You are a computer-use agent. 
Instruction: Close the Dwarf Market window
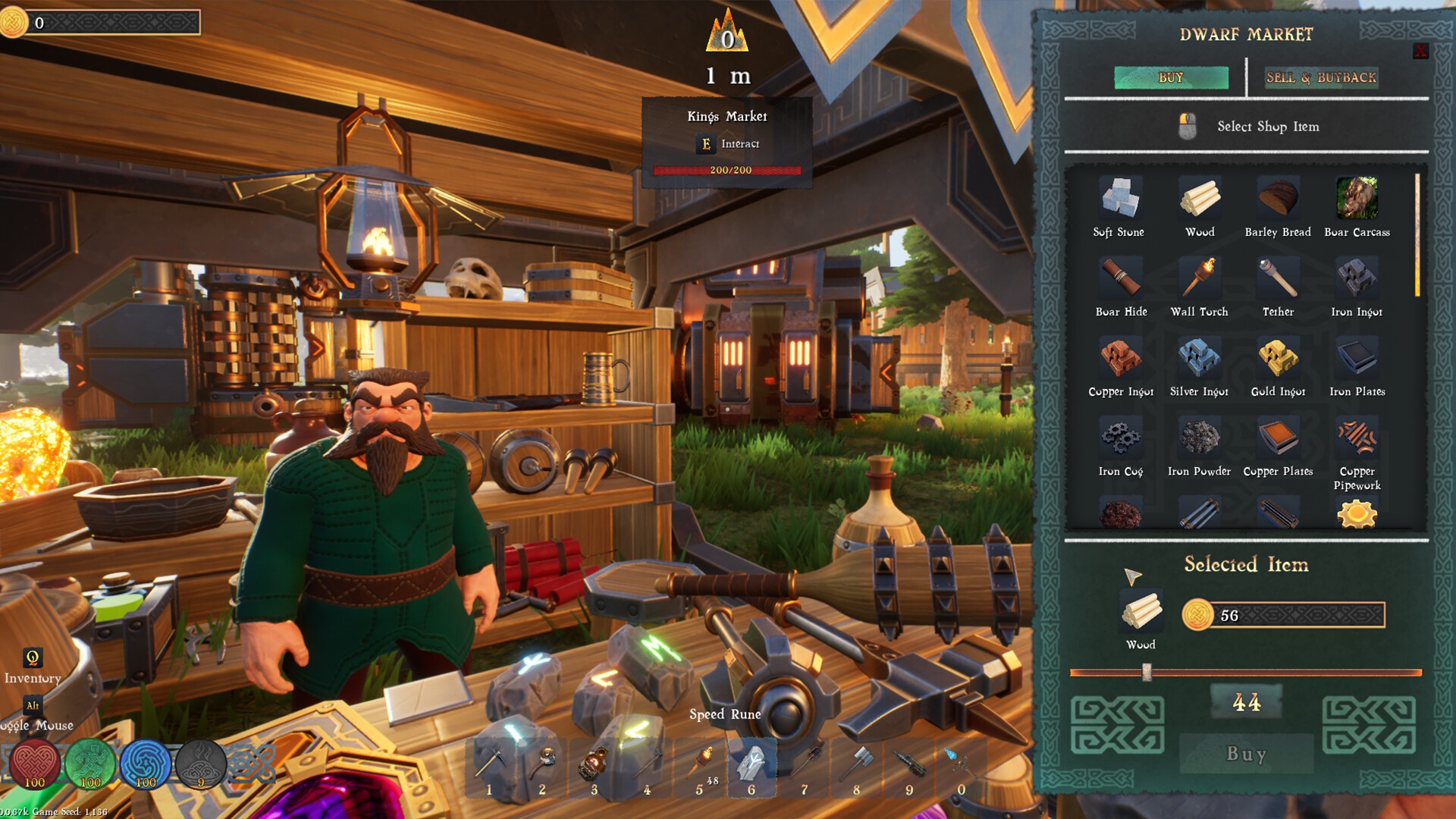(1420, 51)
